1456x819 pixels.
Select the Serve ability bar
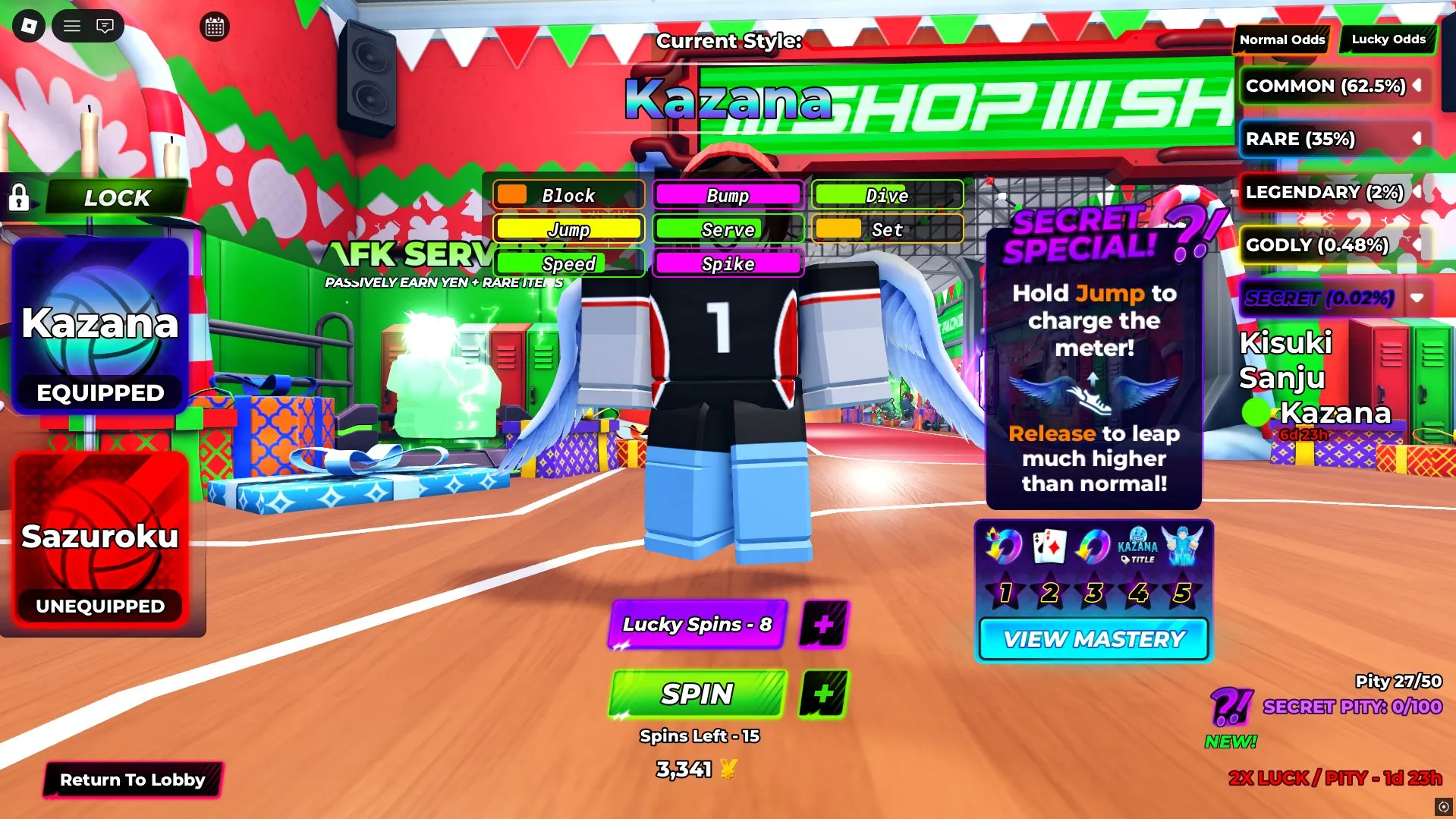(728, 229)
